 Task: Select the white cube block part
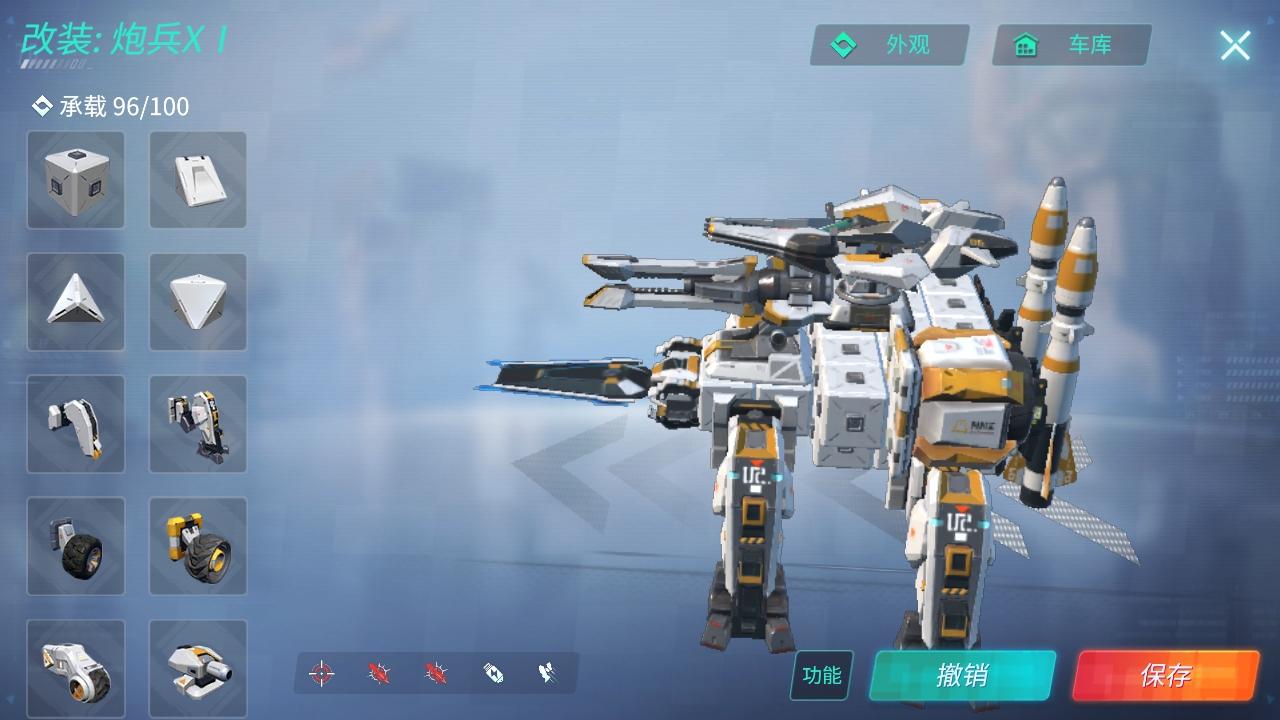[x=76, y=180]
